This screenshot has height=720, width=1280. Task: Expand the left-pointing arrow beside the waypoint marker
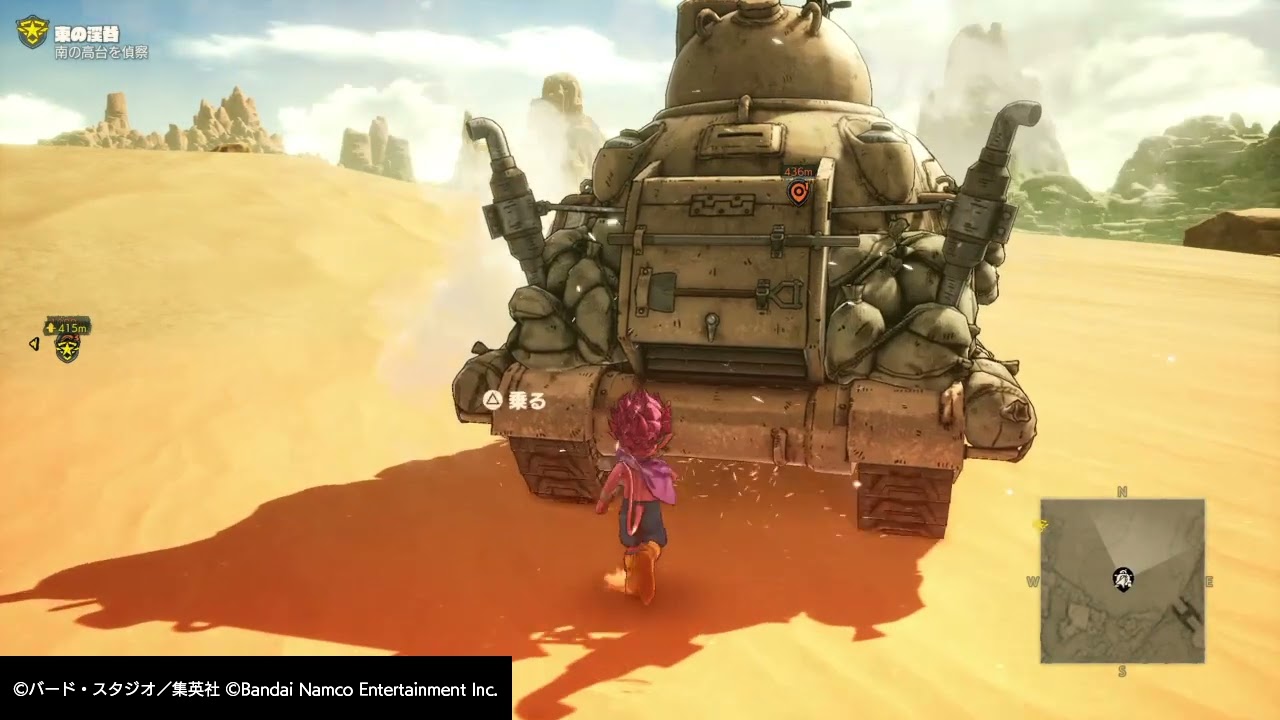click(32, 343)
